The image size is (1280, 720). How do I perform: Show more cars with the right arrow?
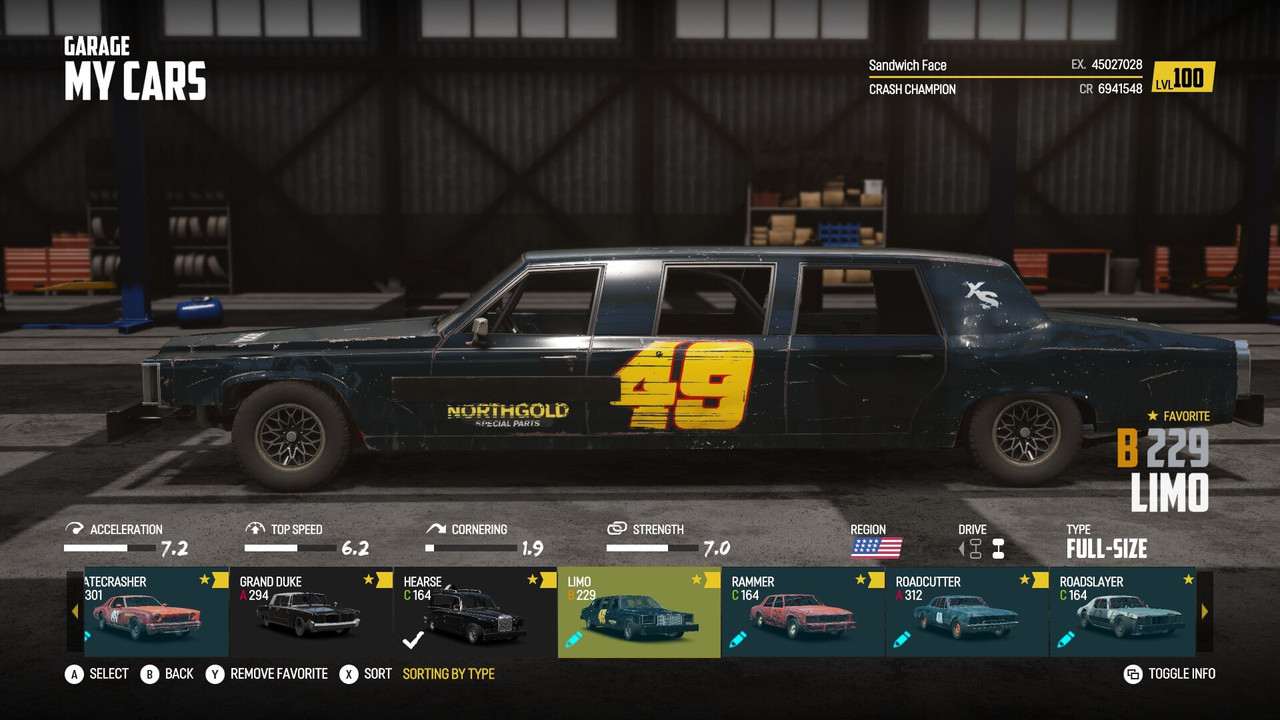tap(1205, 612)
